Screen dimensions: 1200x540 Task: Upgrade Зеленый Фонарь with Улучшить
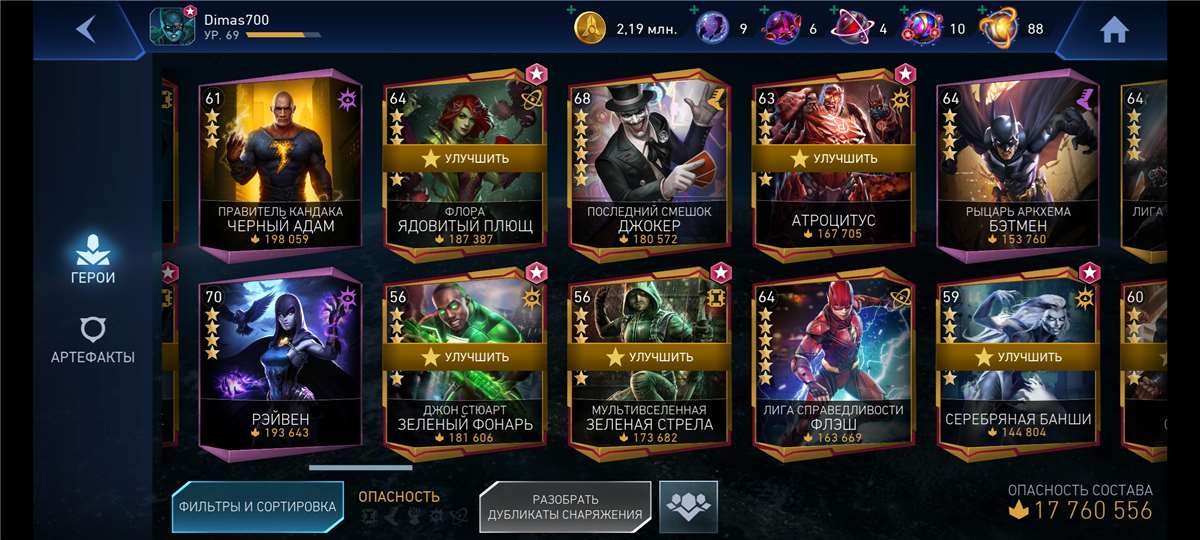[465, 356]
